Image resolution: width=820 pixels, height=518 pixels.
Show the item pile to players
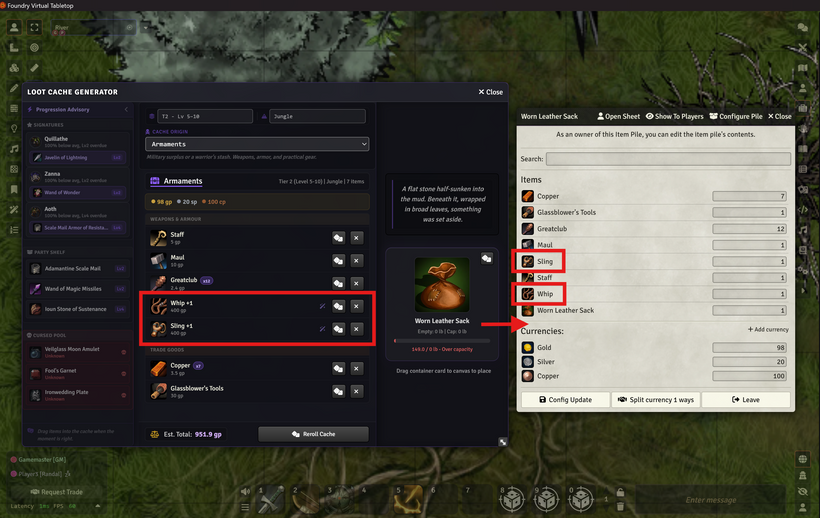coord(675,116)
